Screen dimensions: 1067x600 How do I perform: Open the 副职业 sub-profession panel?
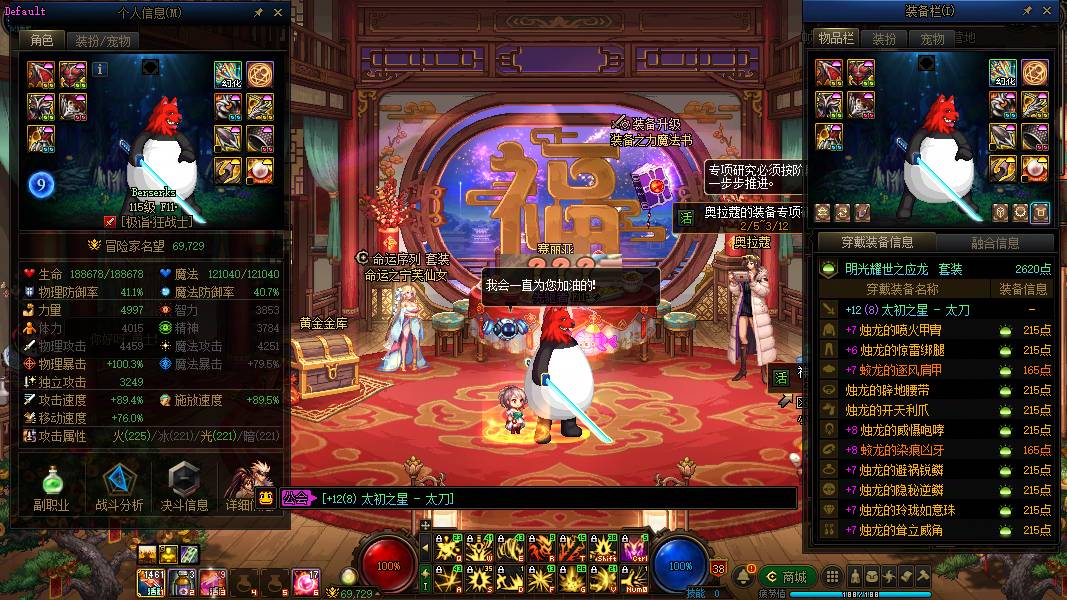click(51, 489)
